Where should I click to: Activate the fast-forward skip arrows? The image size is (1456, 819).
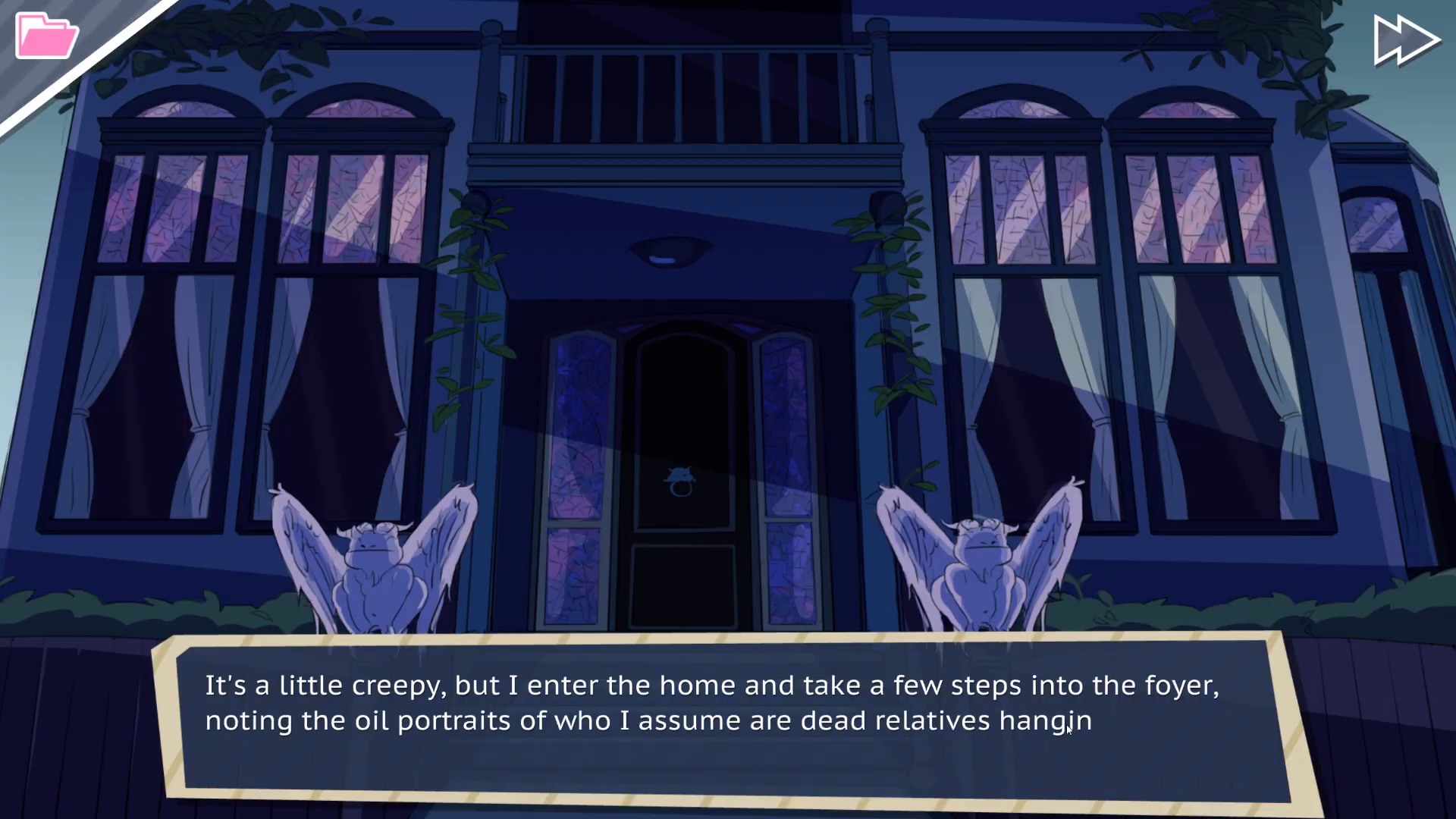1405,40
